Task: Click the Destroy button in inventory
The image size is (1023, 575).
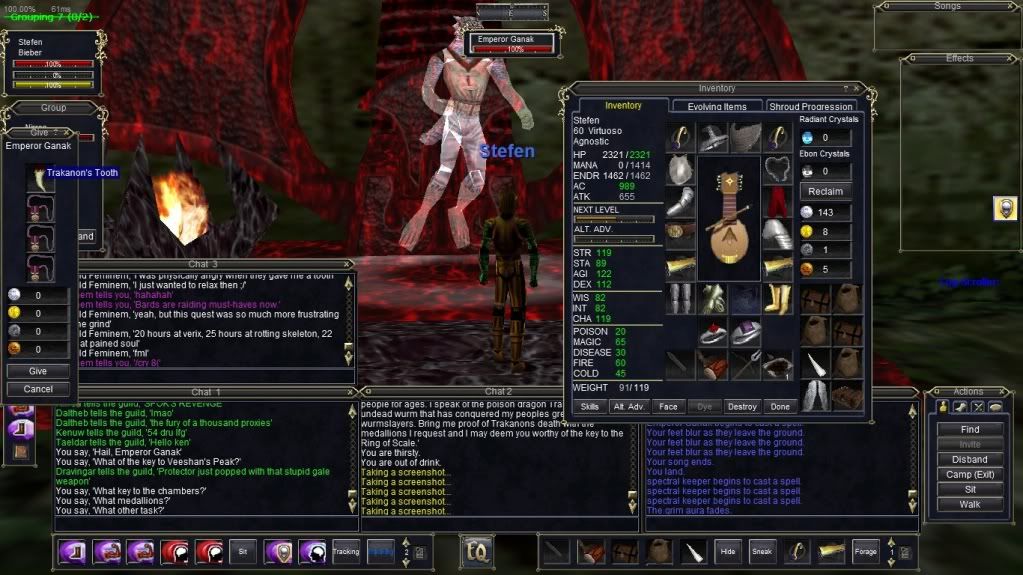Action: click(x=742, y=407)
